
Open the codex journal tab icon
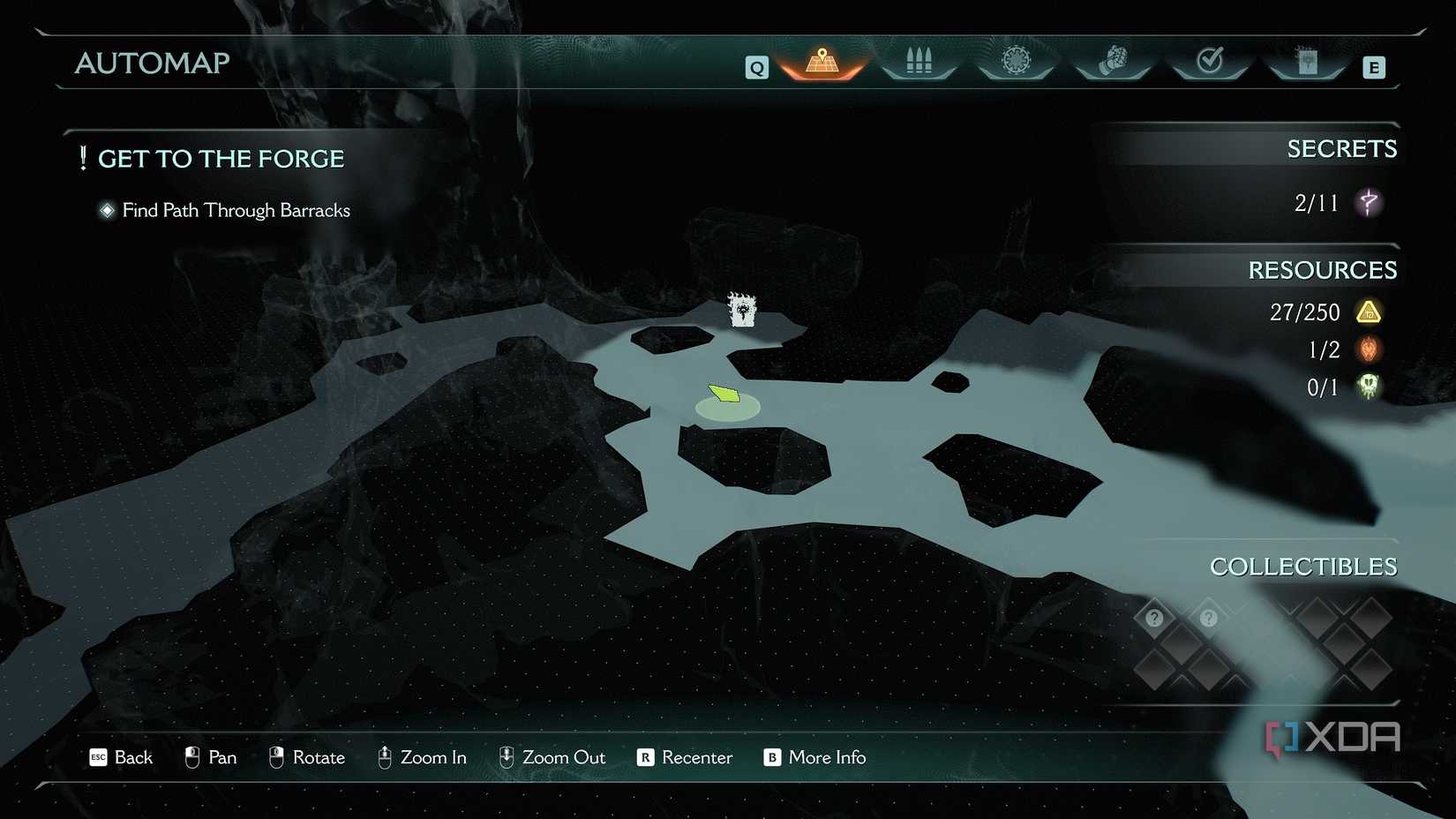1308,62
